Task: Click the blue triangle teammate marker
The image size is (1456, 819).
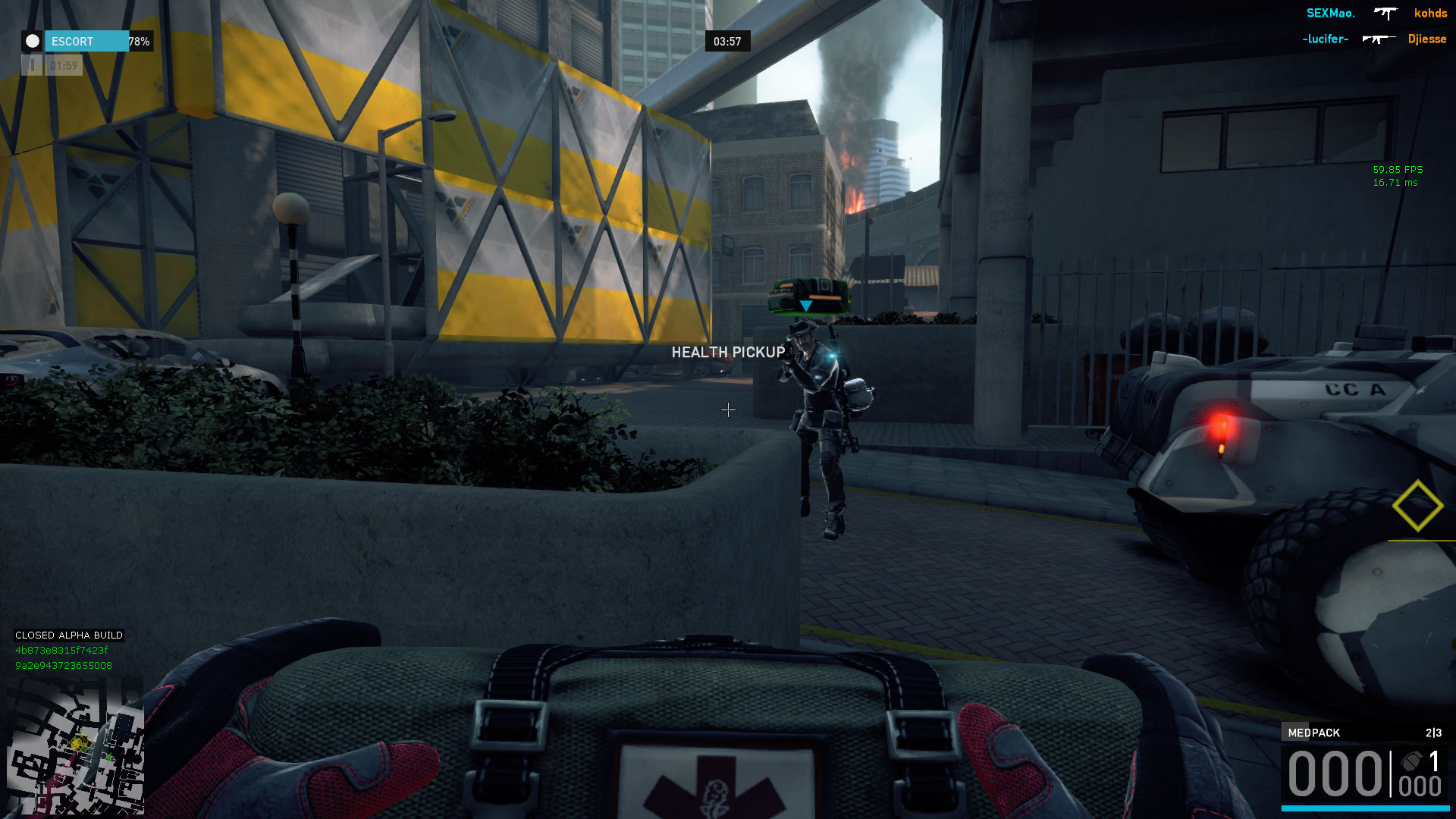Action: point(806,306)
